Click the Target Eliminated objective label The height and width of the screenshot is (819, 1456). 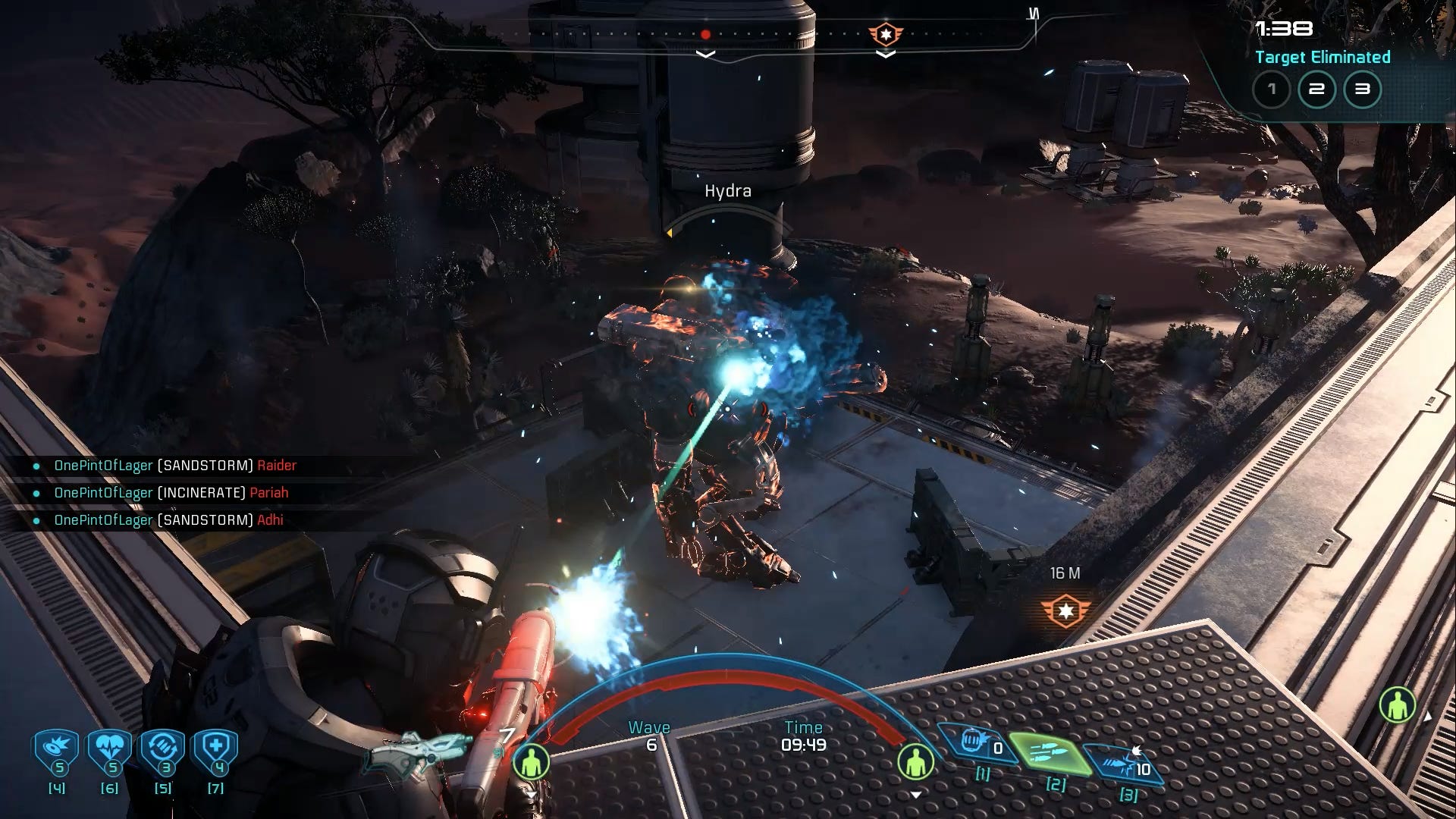(x=1323, y=58)
